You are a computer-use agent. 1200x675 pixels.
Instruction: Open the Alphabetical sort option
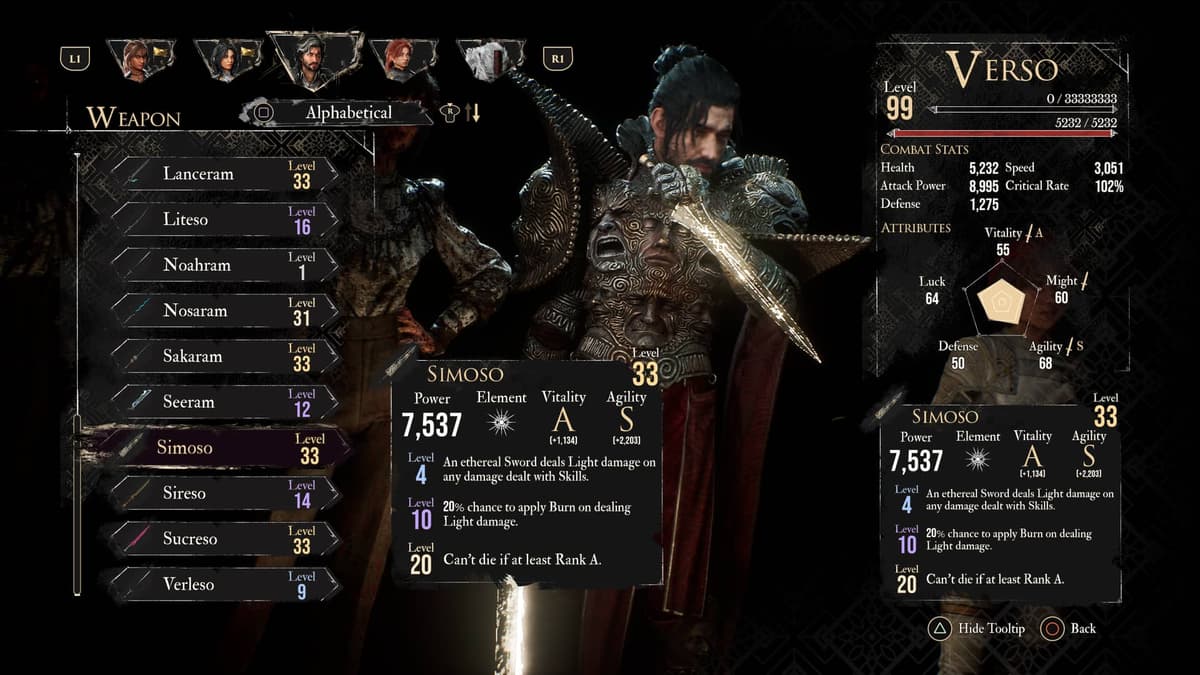(x=347, y=113)
